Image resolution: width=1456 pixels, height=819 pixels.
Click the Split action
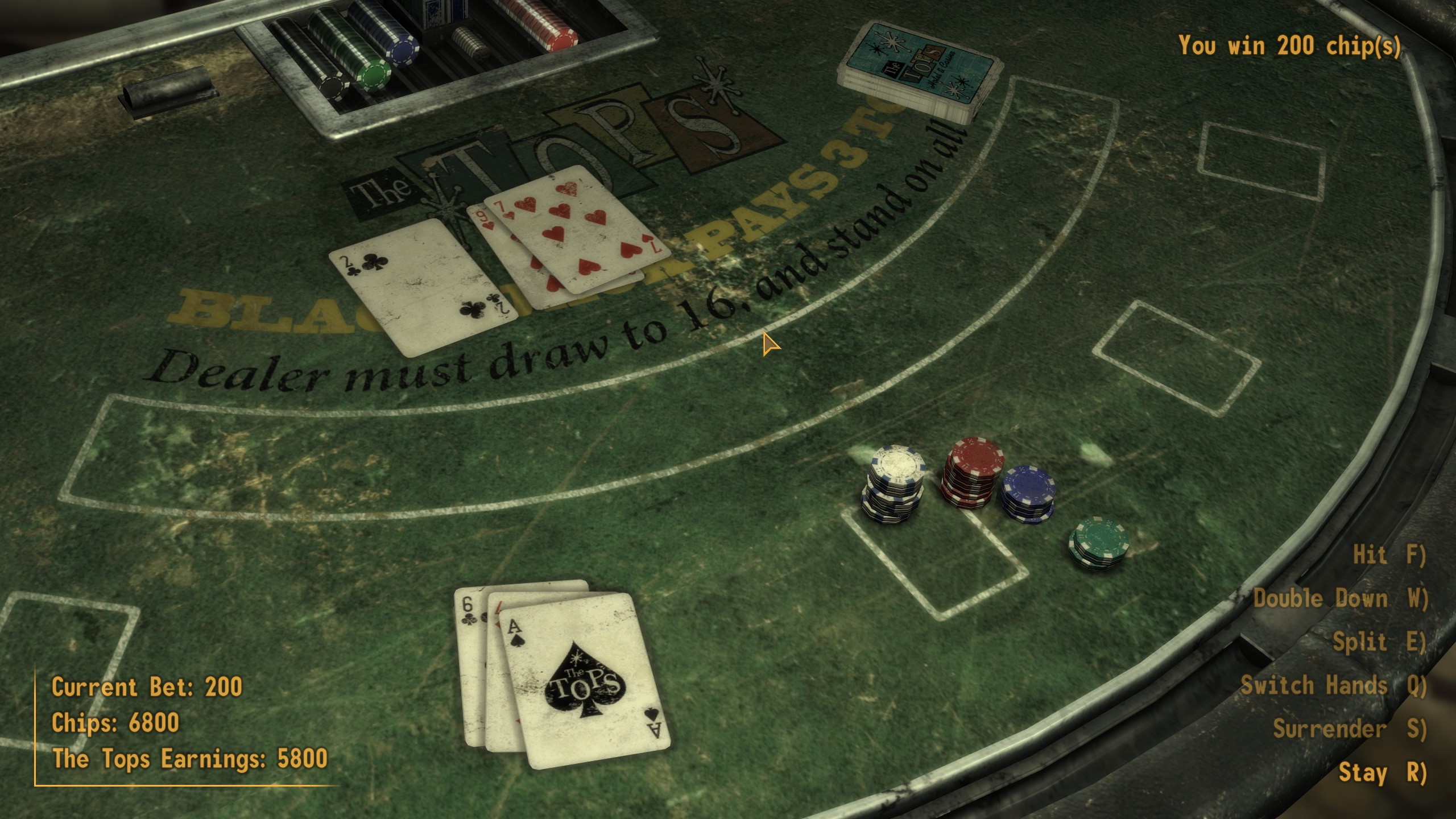click(x=1379, y=642)
